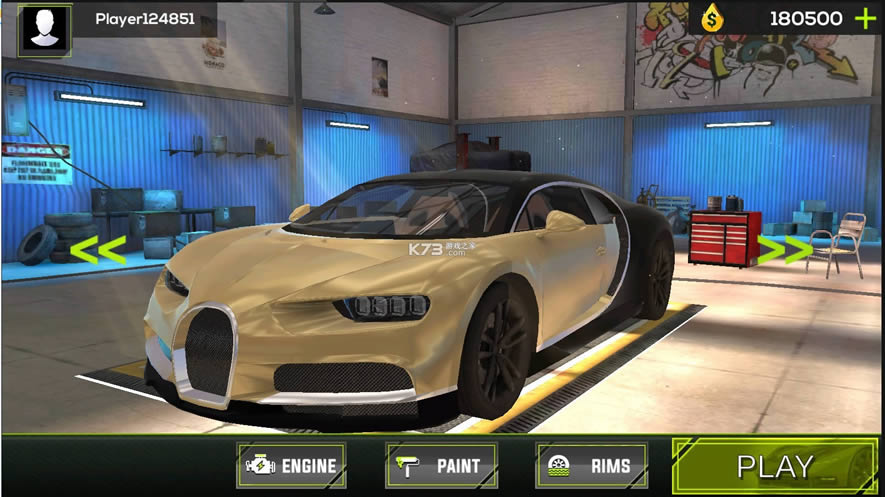Open the Engine upgrade menu
This screenshot has height=497, width=885.
(292, 465)
